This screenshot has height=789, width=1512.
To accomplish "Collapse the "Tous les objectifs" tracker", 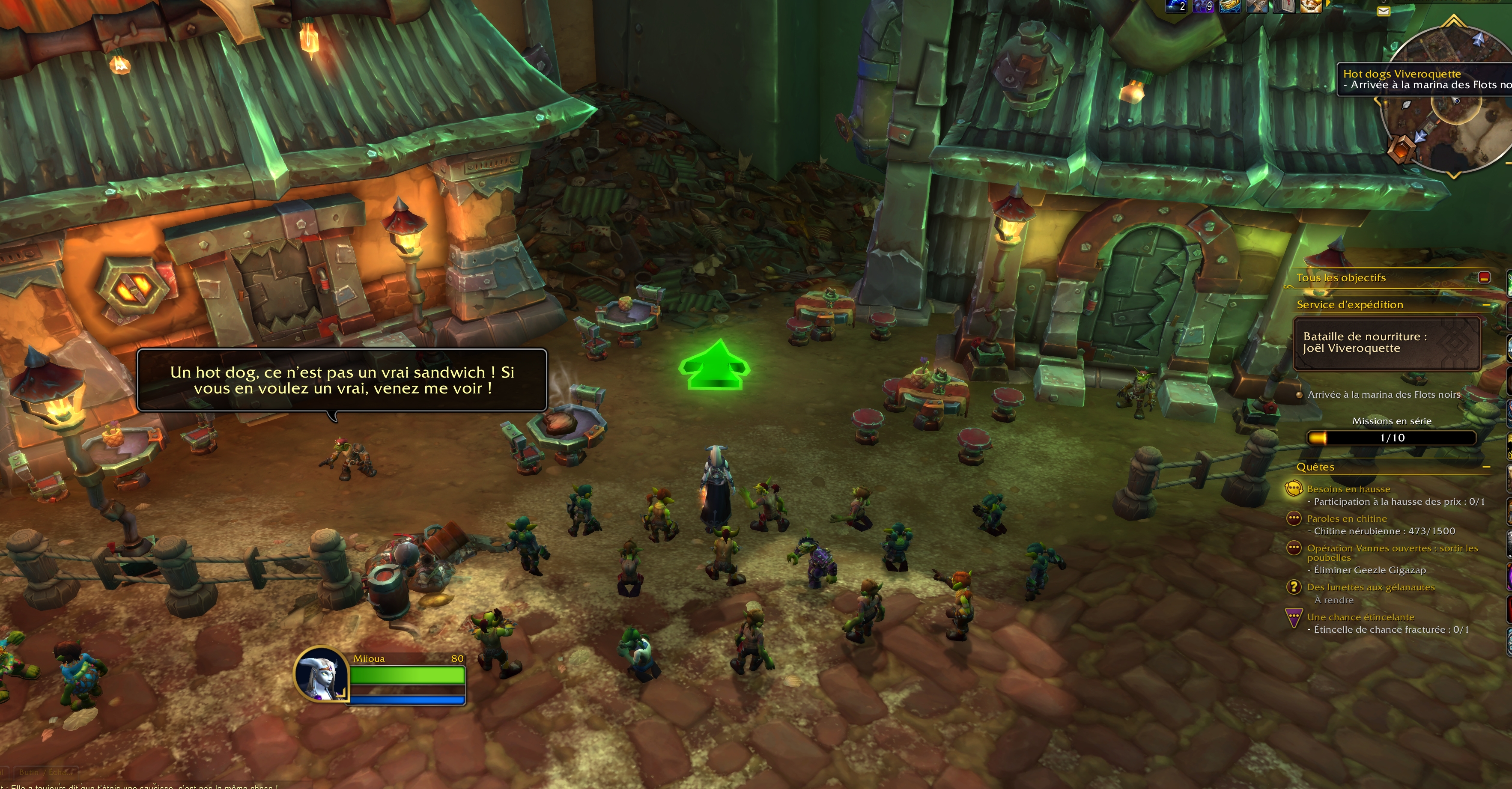I will pyautogui.click(x=1484, y=277).
